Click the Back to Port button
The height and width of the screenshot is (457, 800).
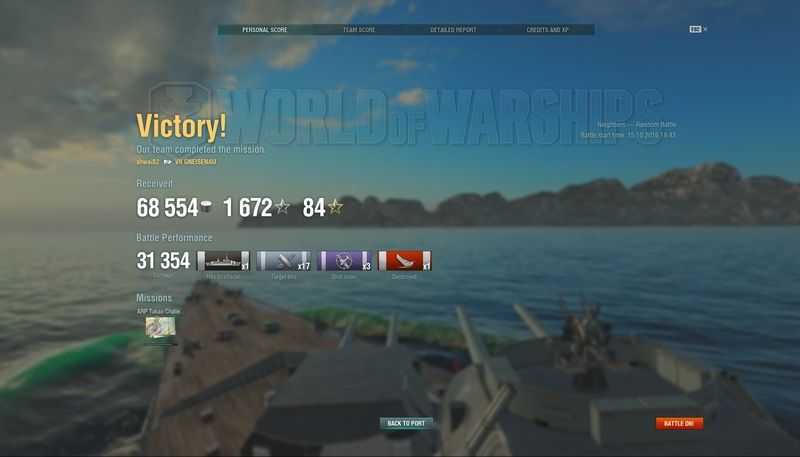click(x=406, y=423)
